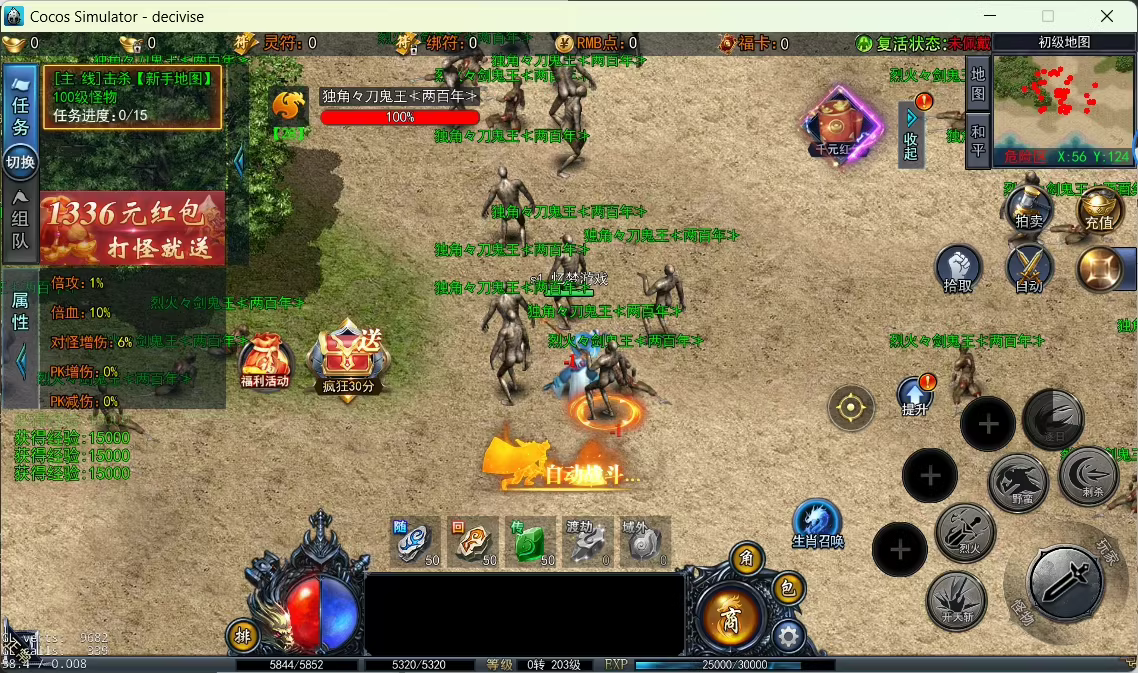Open the 提升 upgrade arrow icon

click(915, 396)
